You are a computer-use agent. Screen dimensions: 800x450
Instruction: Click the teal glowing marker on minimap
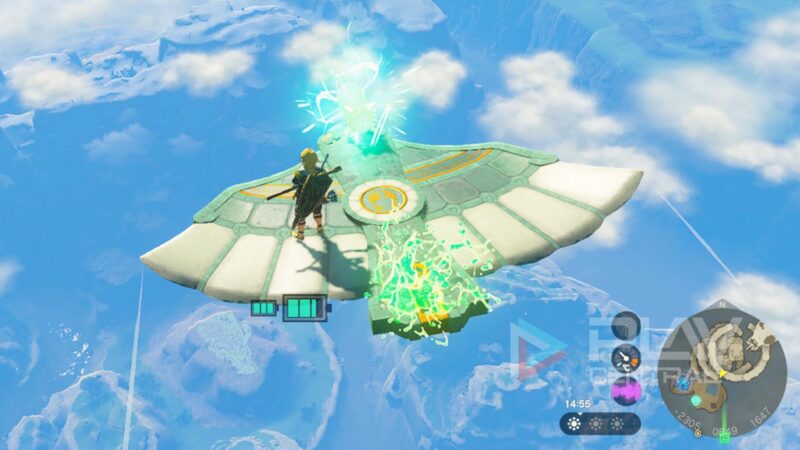(696, 401)
